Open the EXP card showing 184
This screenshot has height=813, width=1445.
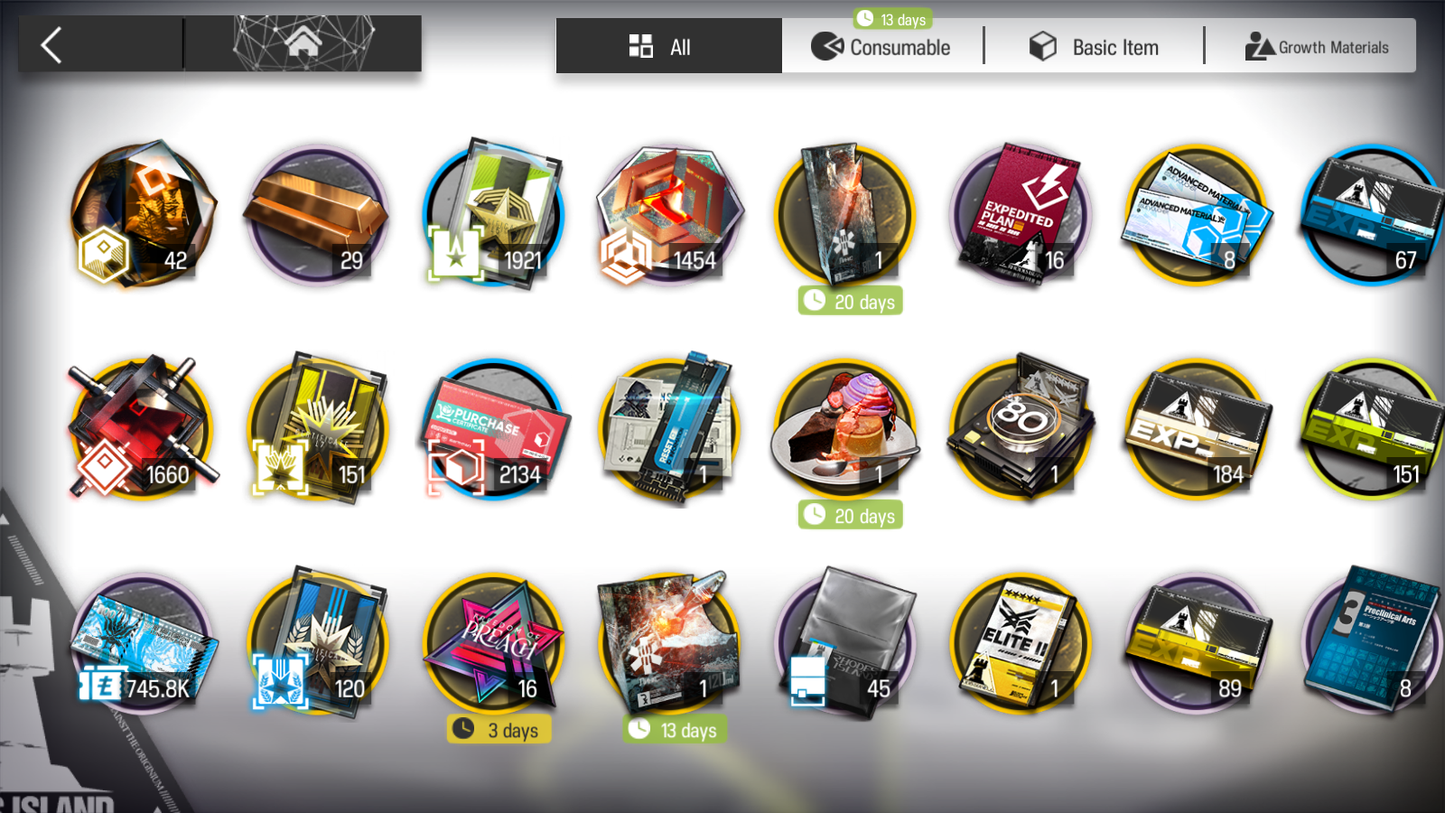click(1195, 428)
